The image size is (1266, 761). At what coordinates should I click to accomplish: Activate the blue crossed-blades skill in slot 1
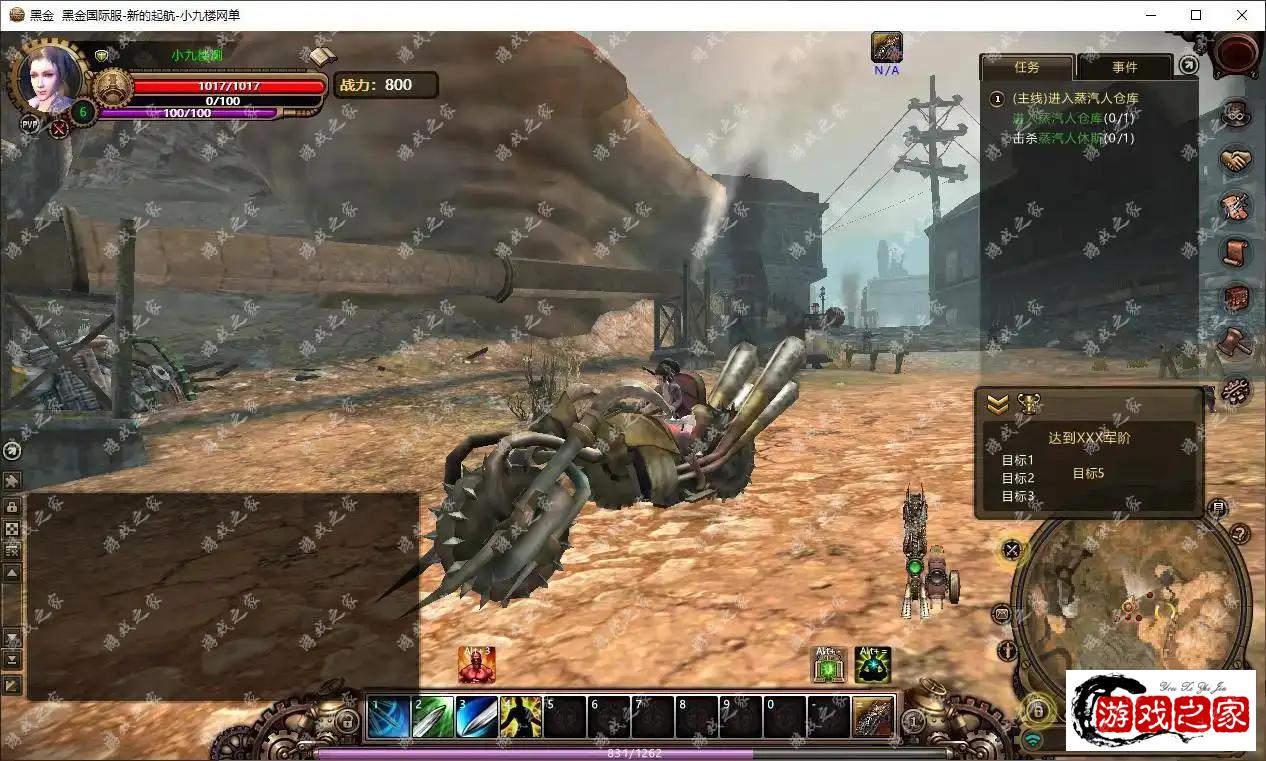click(389, 717)
